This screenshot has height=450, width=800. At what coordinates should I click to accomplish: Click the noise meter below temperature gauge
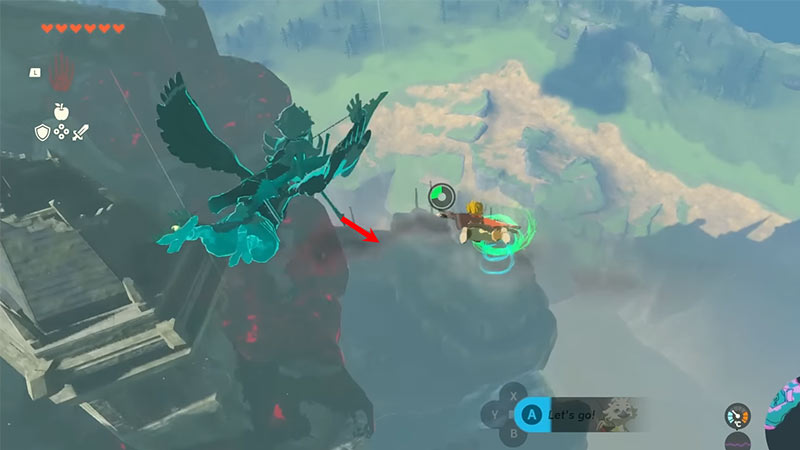coord(737,441)
